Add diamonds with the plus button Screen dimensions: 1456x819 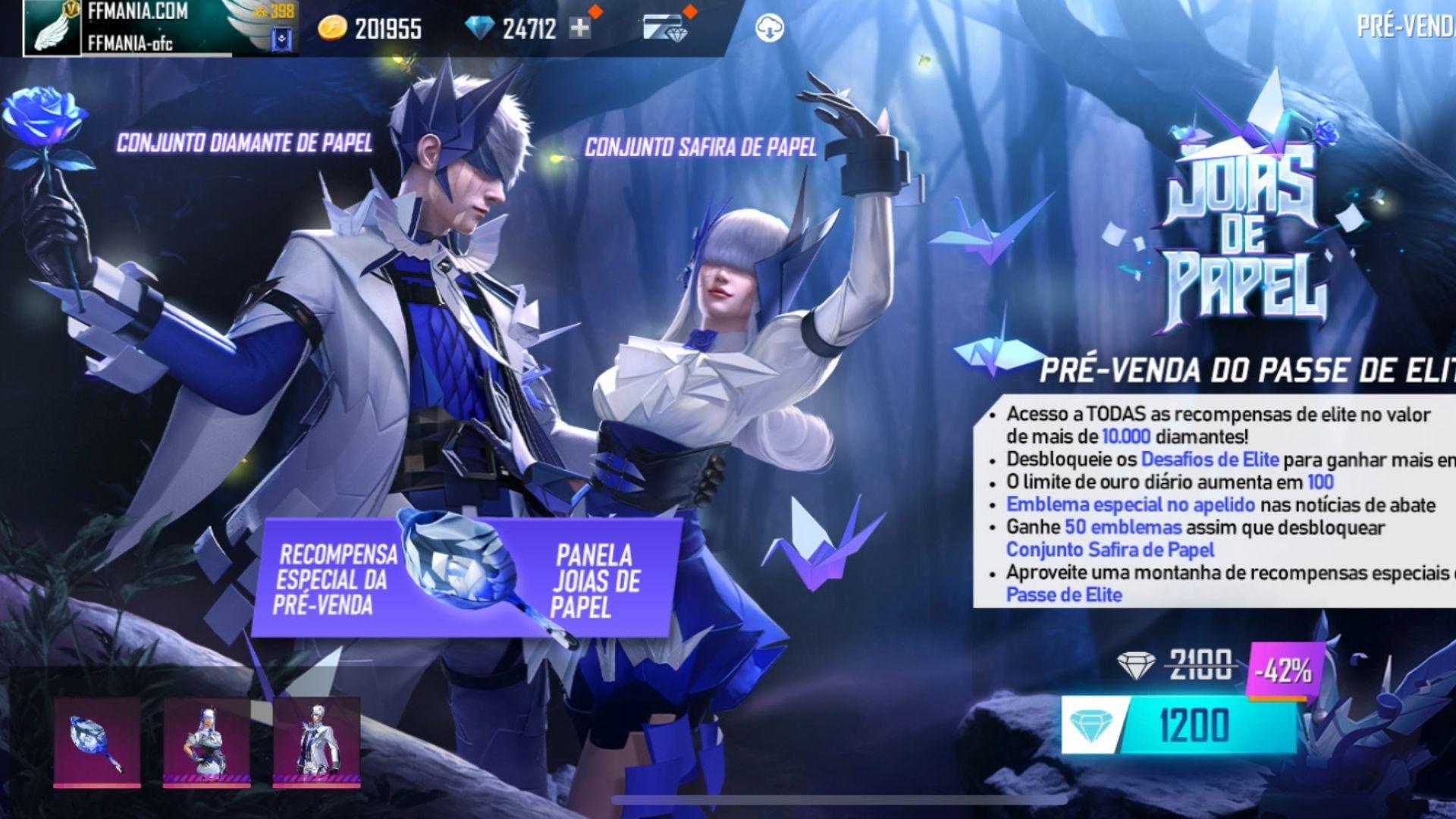click(x=580, y=29)
